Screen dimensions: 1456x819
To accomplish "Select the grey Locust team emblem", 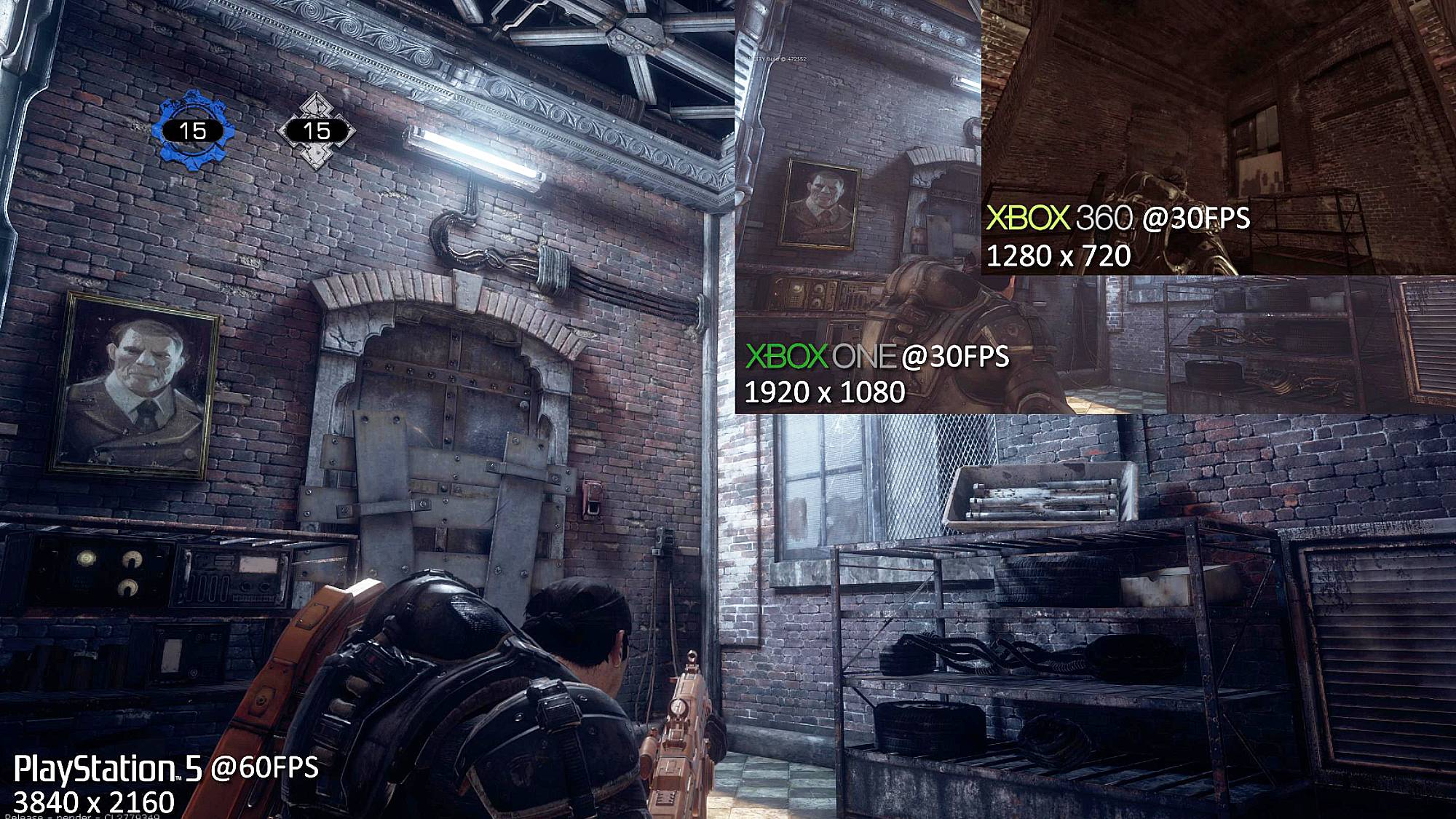I will 316,131.
